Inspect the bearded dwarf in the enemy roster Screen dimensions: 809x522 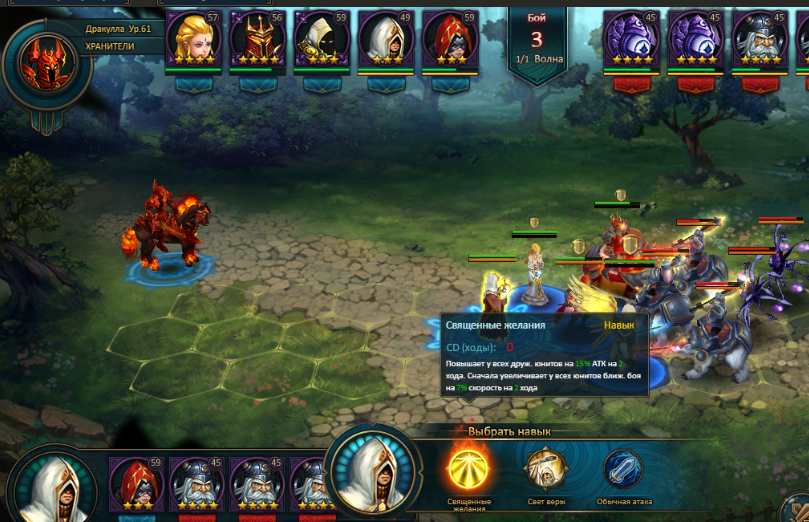pyautogui.click(x=760, y=39)
